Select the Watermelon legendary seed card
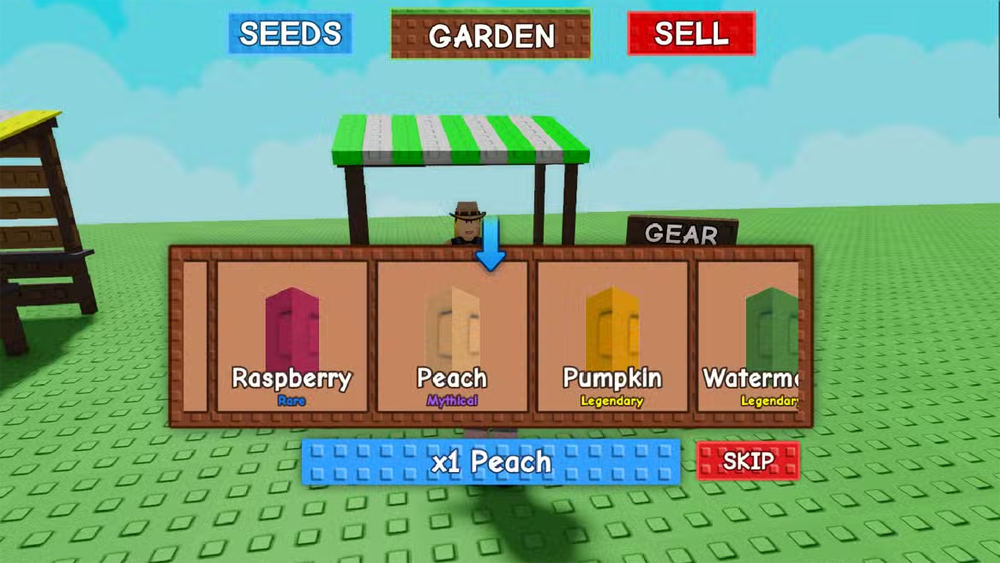The height and width of the screenshot is (563, 1000). (750, 336)
